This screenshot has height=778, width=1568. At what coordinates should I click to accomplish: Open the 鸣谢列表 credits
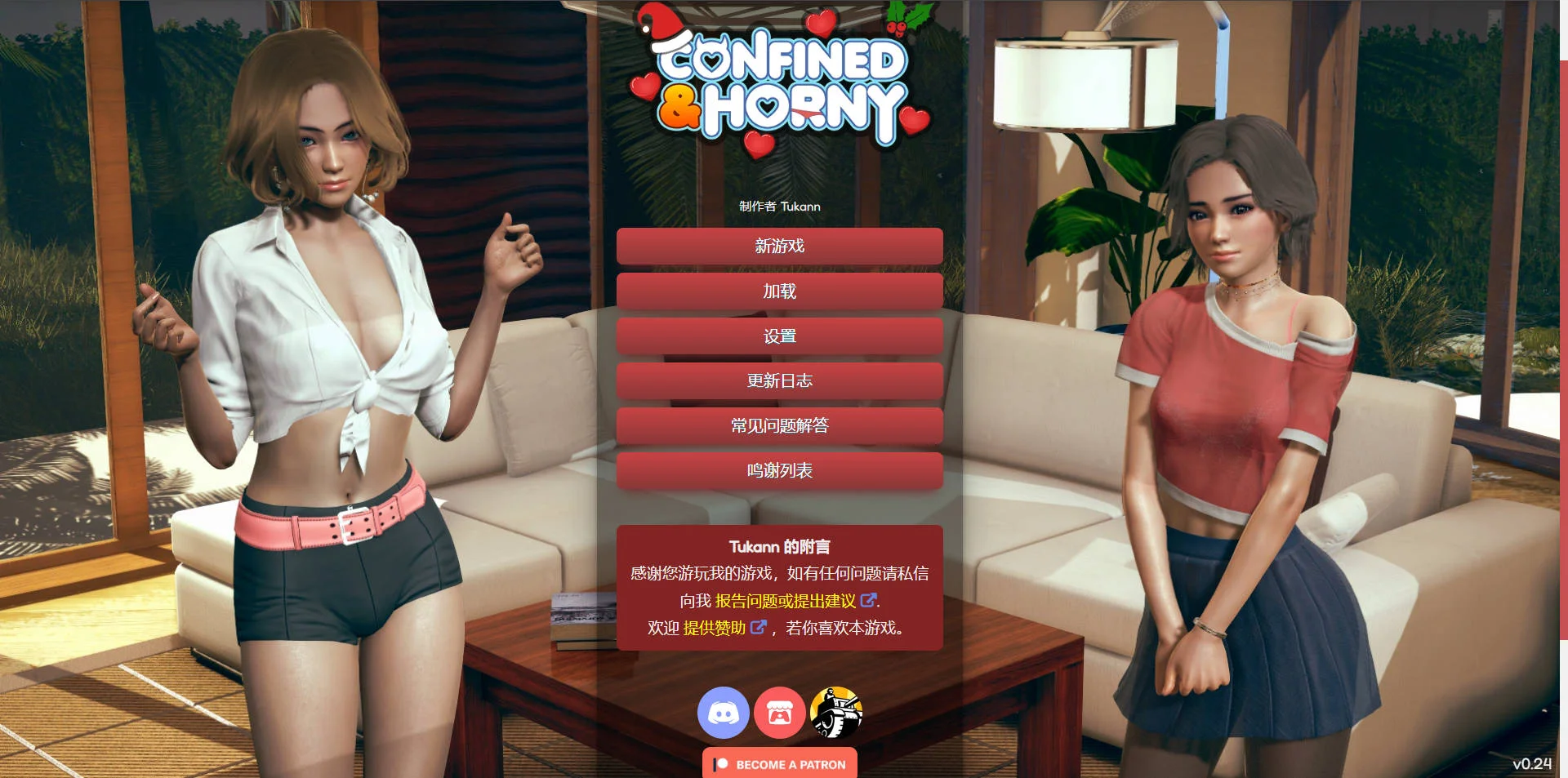point(780,470)
